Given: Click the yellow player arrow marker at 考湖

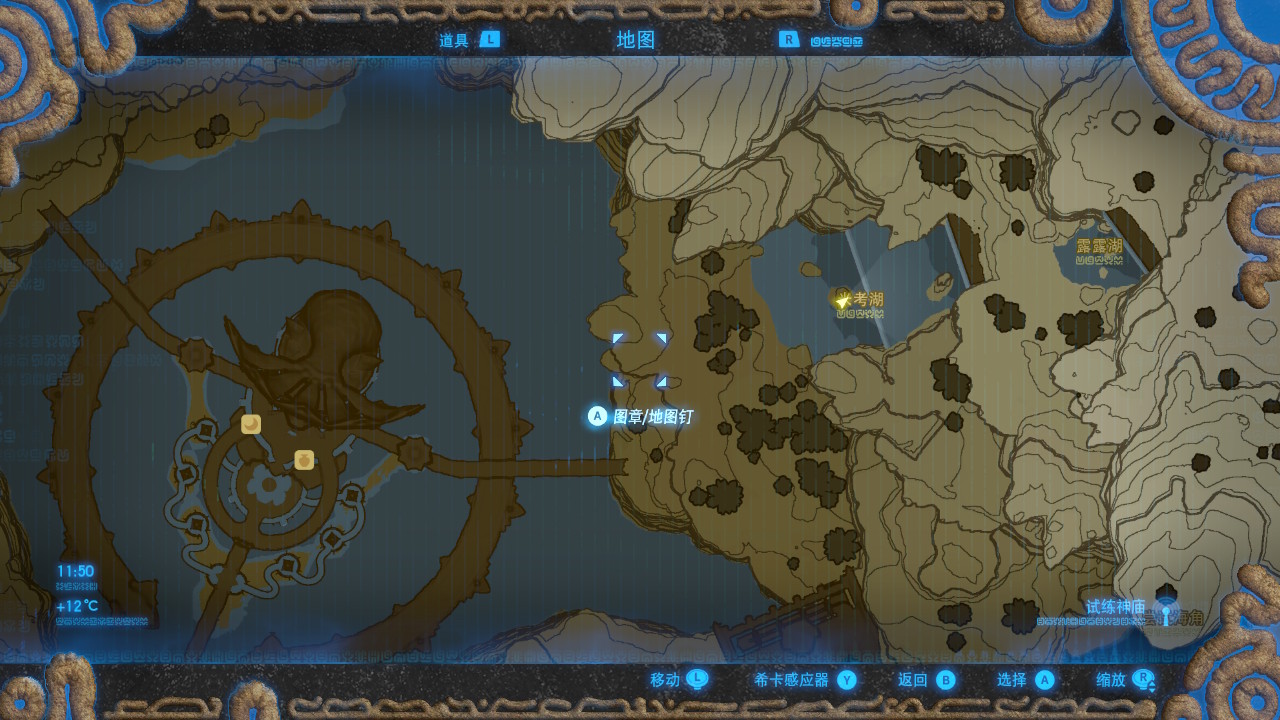Looking at the screenshot, I should click(x=842, y=299).
